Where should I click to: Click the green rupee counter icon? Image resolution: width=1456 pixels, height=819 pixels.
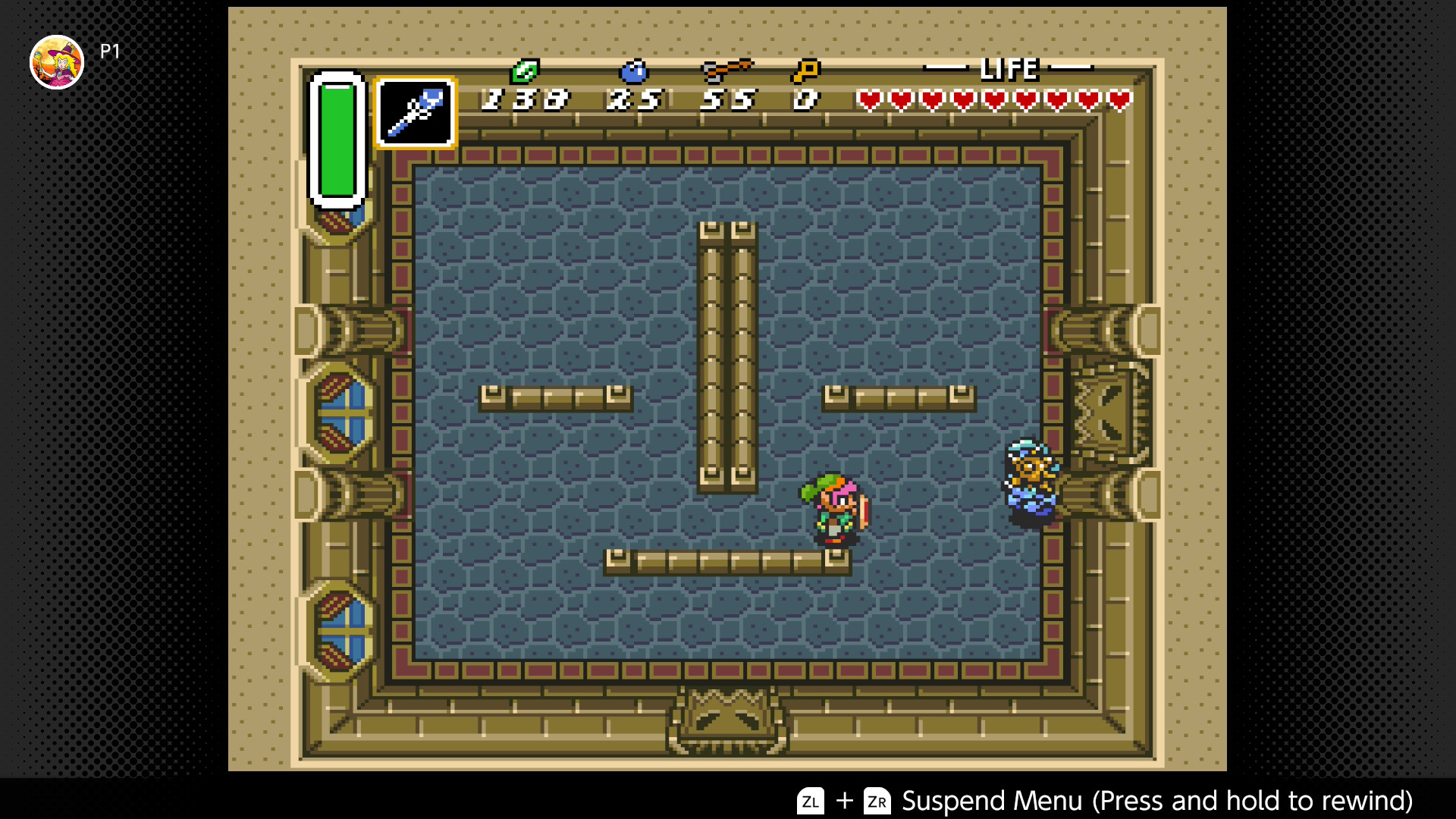click(525, 71)
